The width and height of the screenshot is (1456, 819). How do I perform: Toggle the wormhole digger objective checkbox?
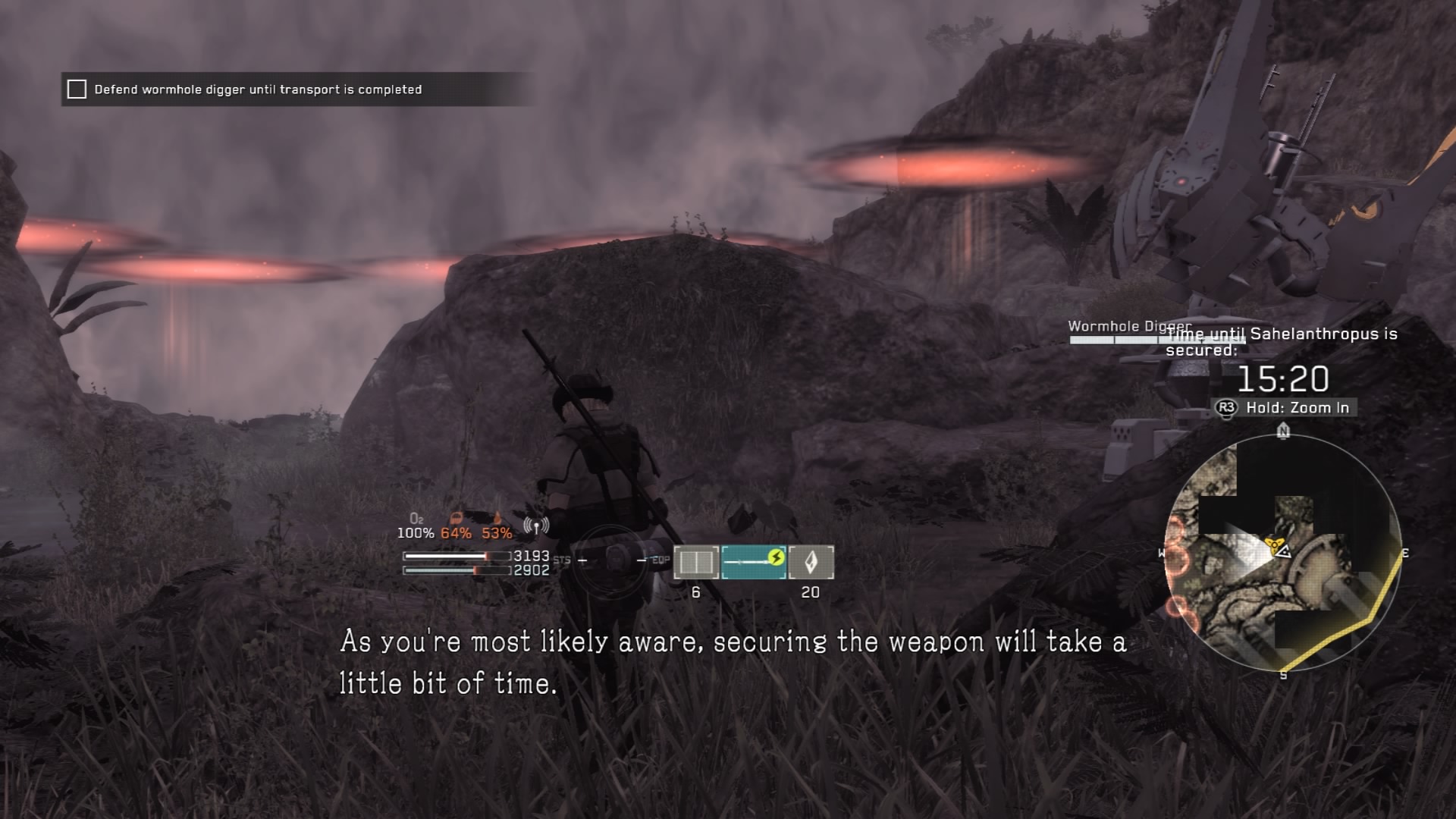click(x=77, y=89)
